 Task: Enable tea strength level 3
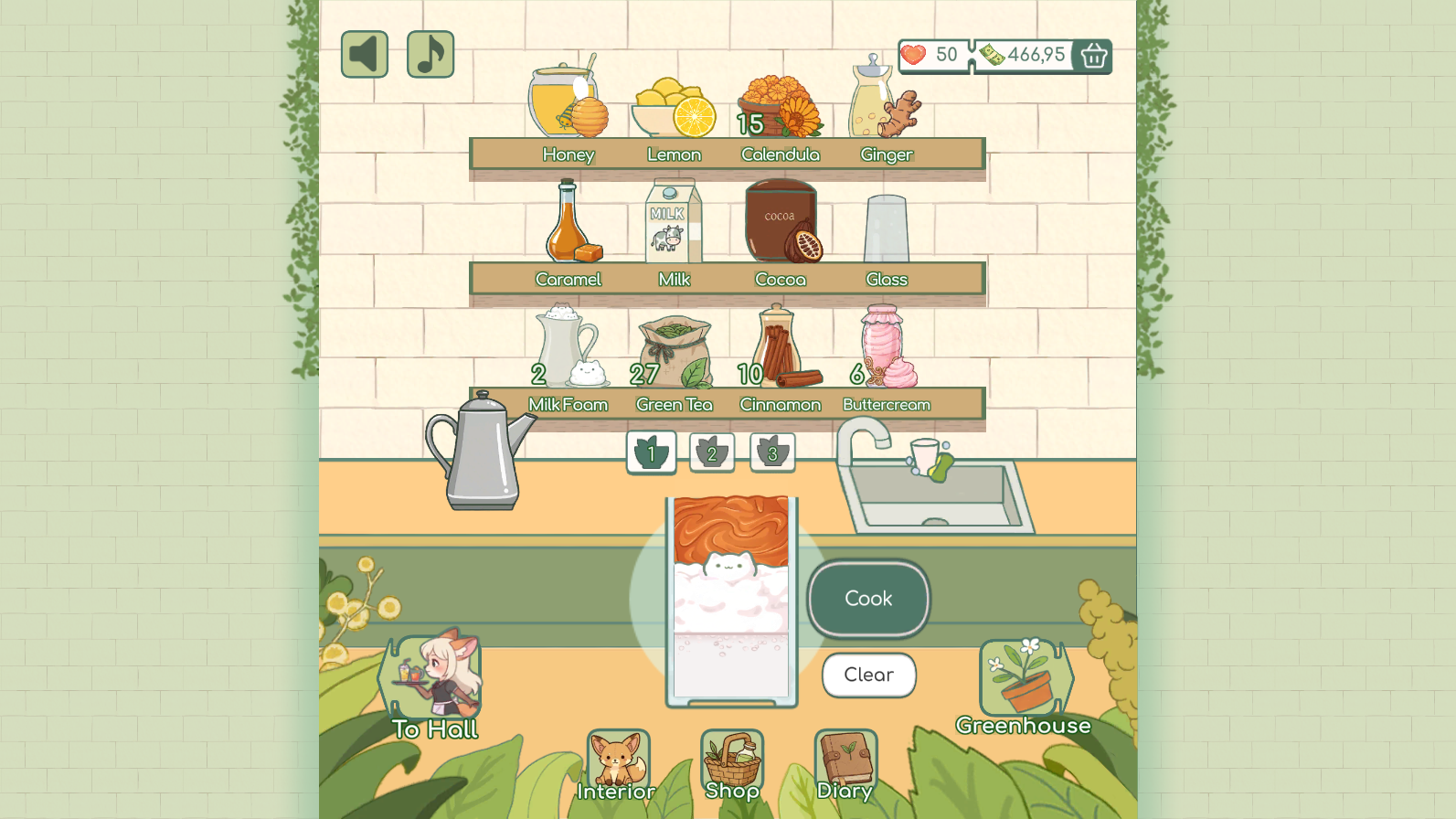[x=772, y=452]
